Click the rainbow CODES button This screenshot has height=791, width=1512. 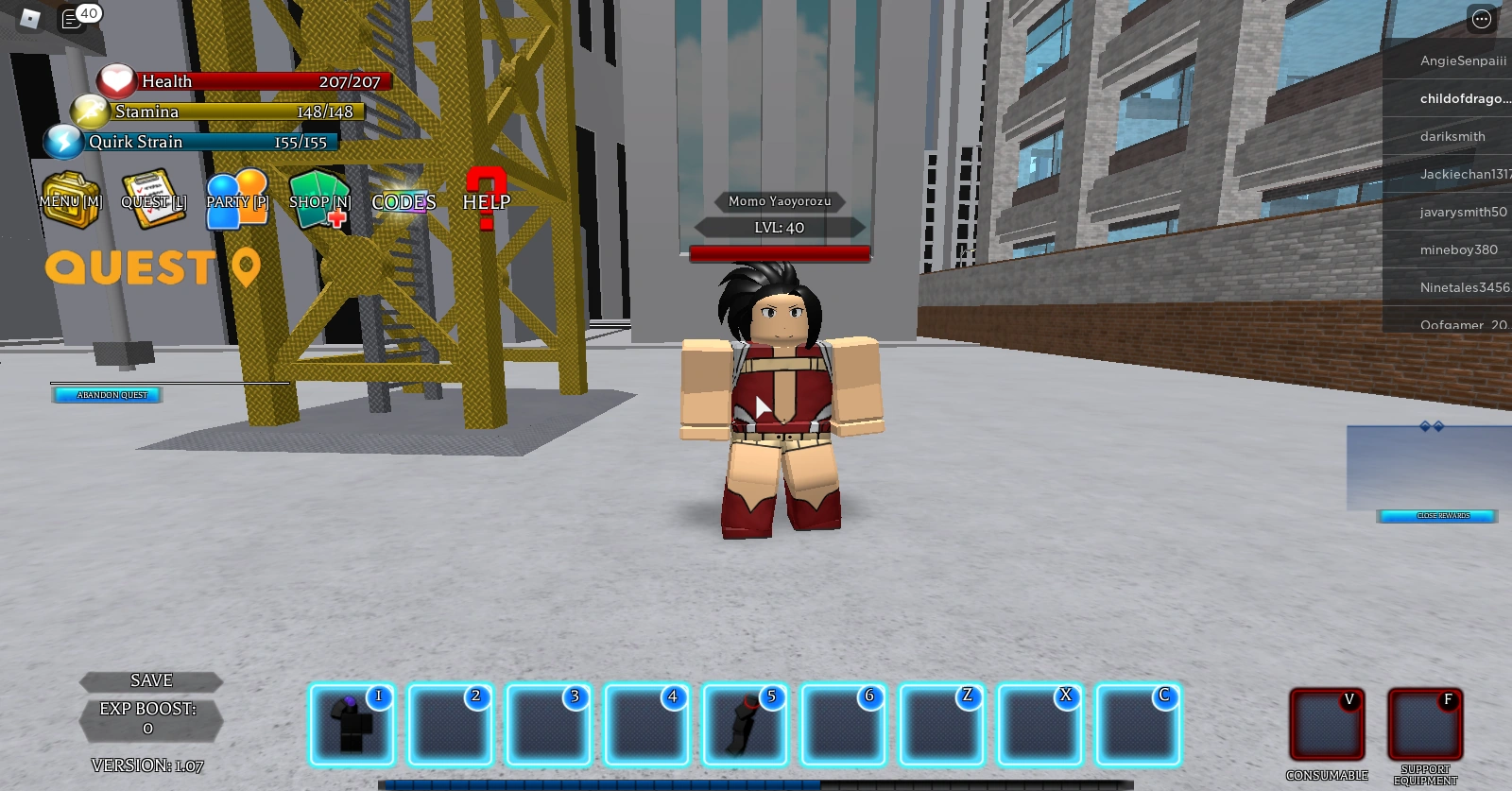click(403, 202)
